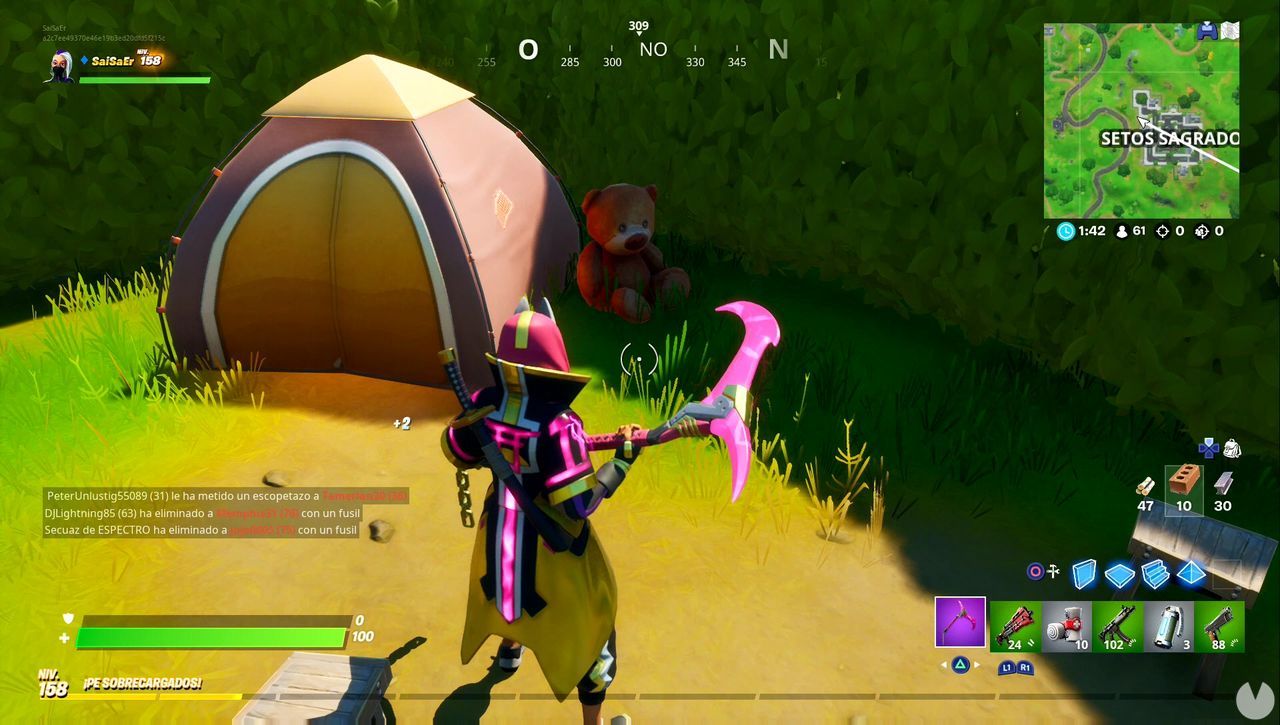
Task: Select the wall building piece
Action: 1083,572
